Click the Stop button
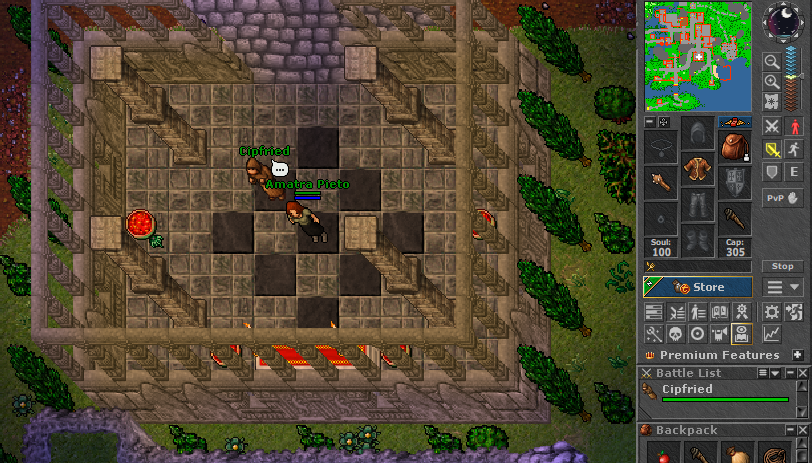Viewport: 812px width, 463px height. [782, 266]
